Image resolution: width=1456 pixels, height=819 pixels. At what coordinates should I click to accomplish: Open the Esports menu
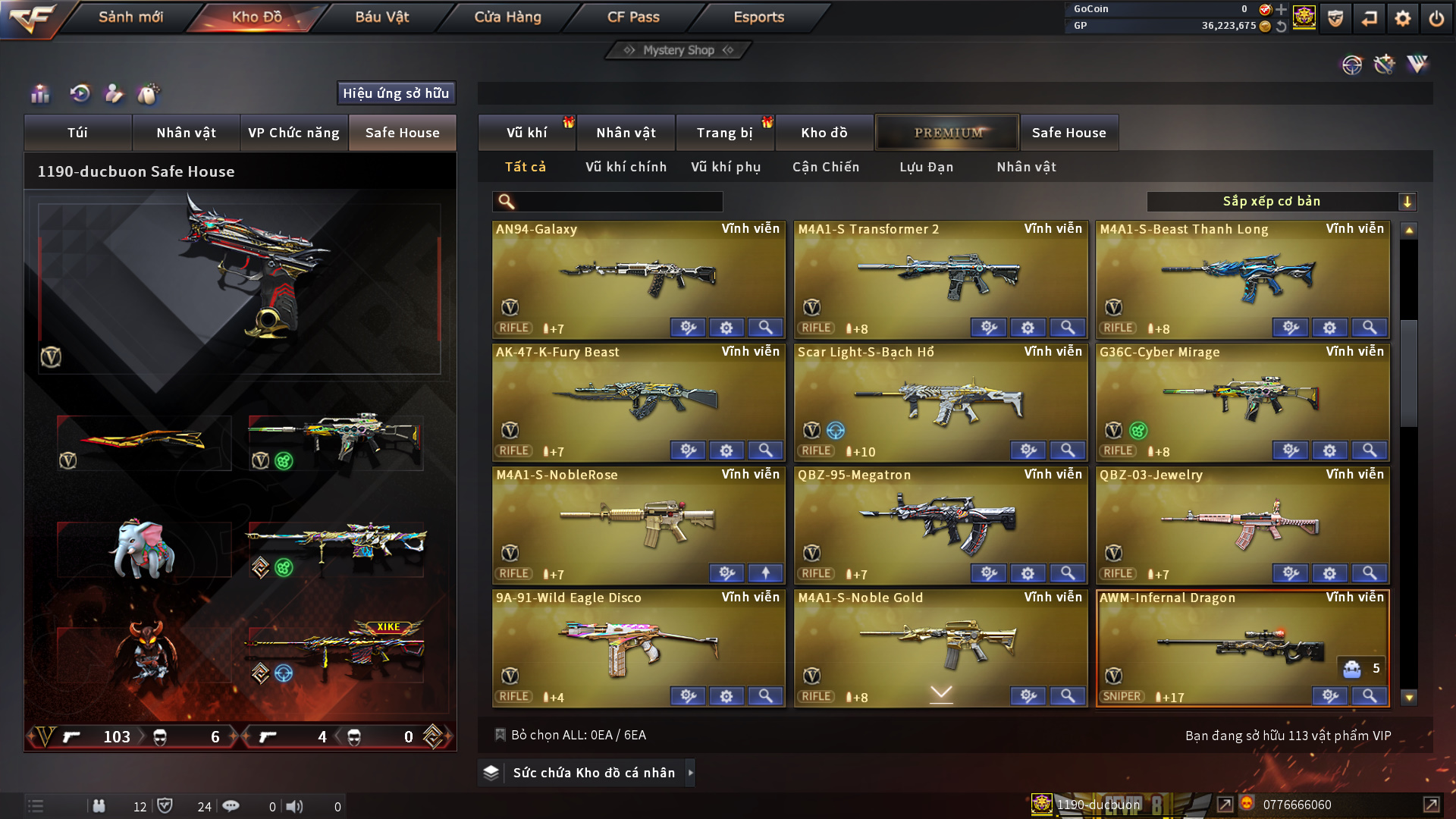coord(758,17)
